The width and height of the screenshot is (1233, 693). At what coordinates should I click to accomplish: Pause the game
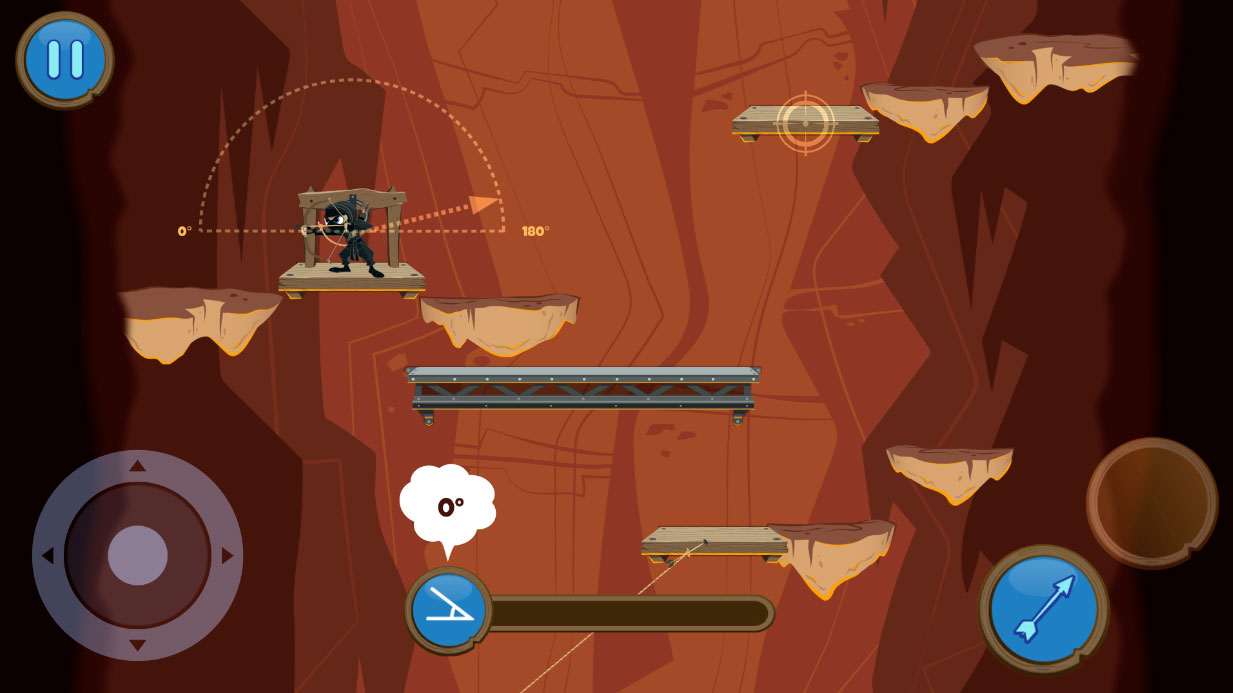(65, 59)
